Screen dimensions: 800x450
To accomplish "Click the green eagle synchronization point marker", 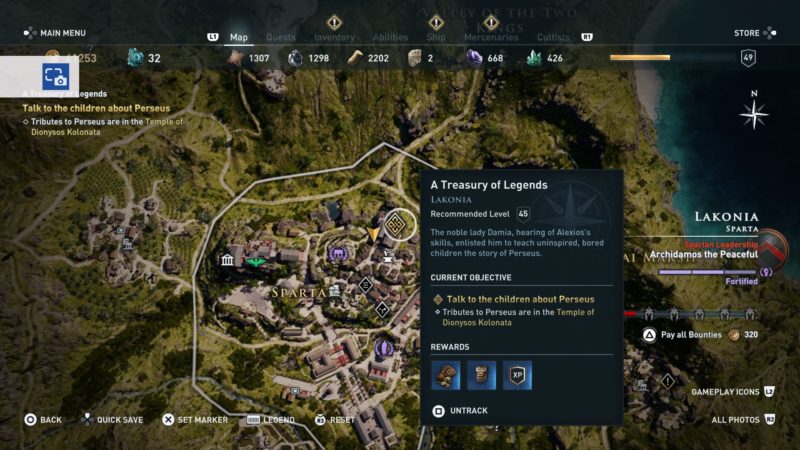I will point(256,262).
